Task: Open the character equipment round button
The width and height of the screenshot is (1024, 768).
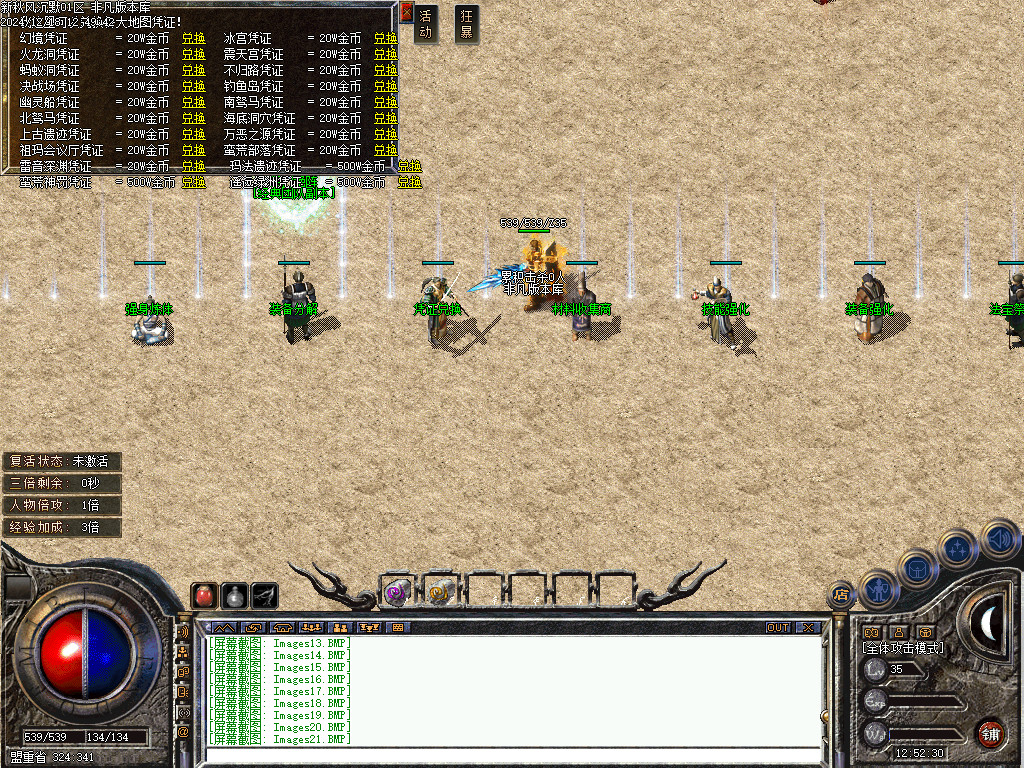Action: point(879,587)
